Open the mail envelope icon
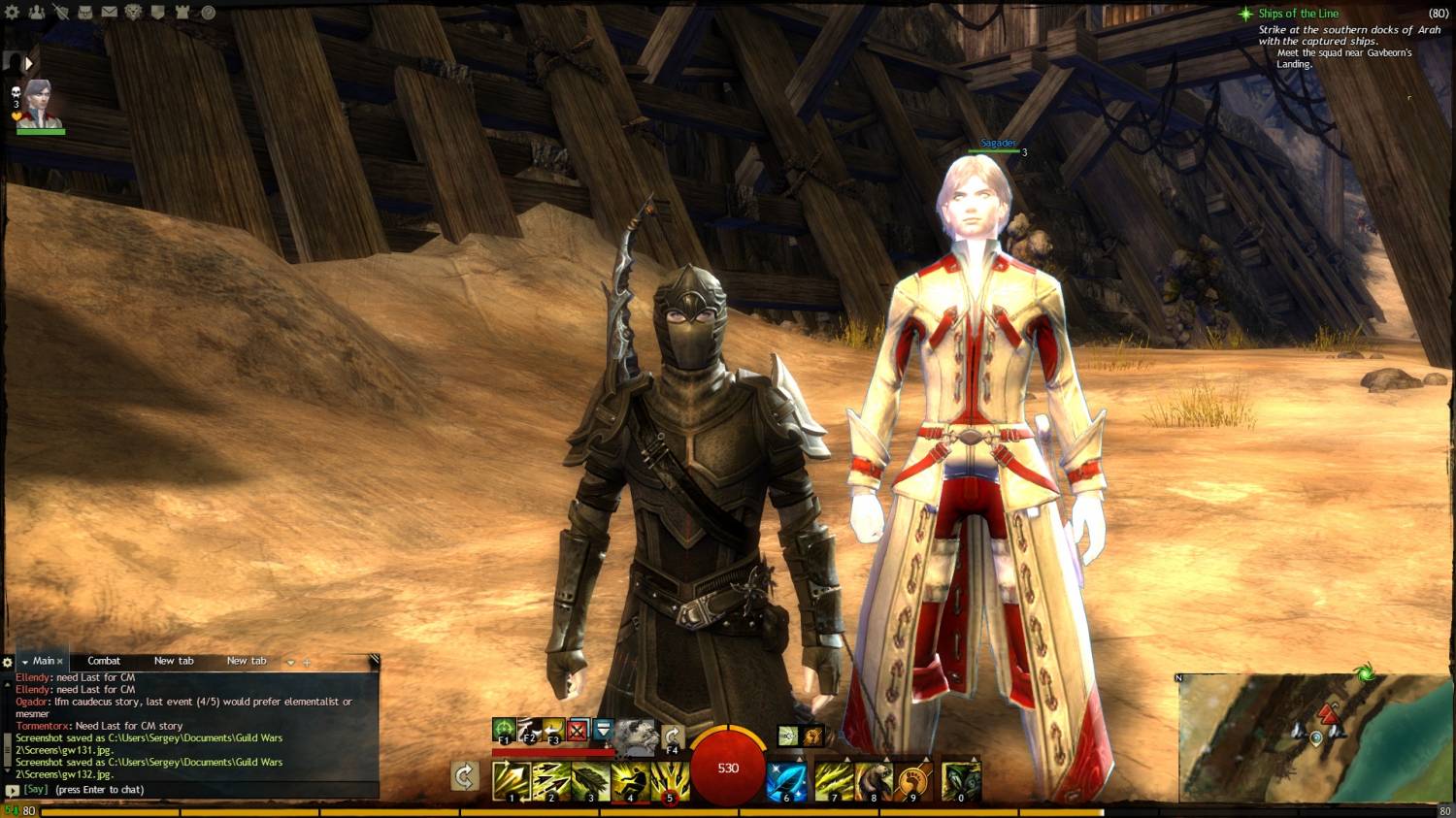 pyautogui.click(x=110, y=13)
